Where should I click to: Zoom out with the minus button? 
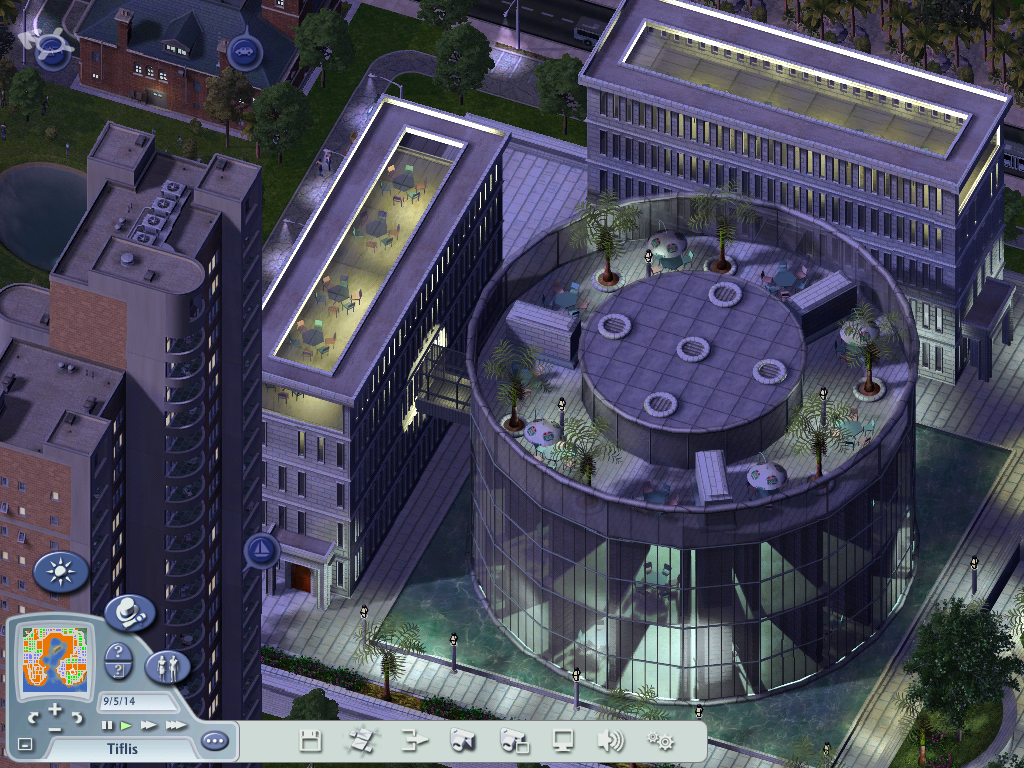pyautogui.click(x=54, y=729)
